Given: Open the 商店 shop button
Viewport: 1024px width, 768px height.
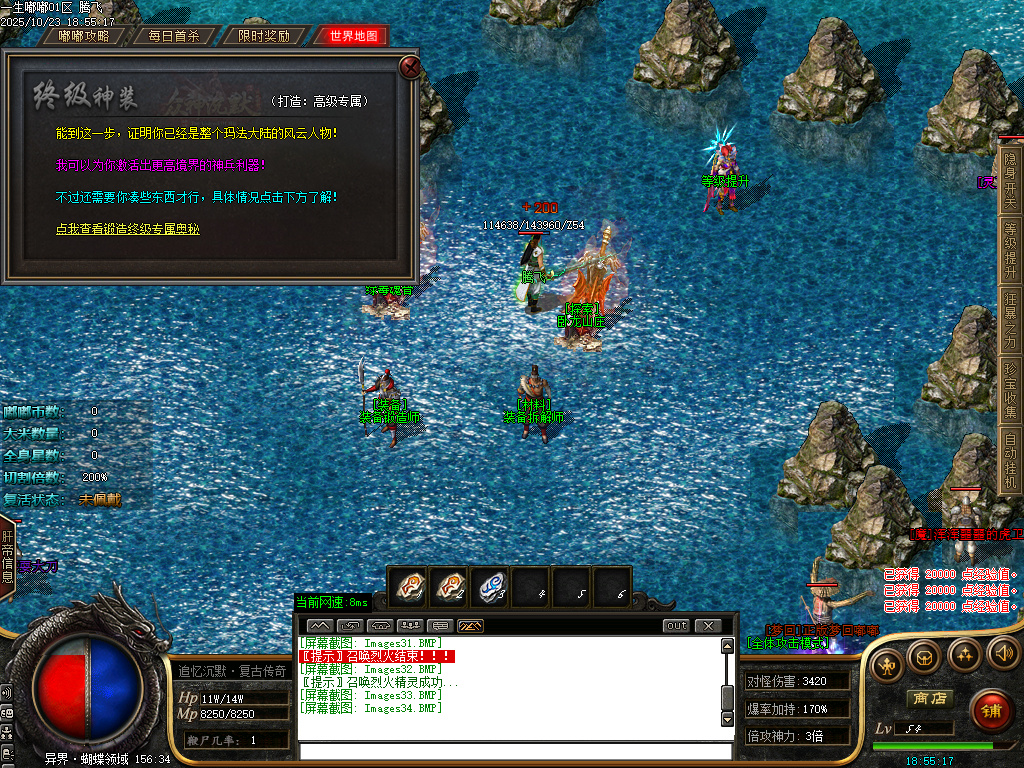Looking at the screenshot, I should click(928, 698).
